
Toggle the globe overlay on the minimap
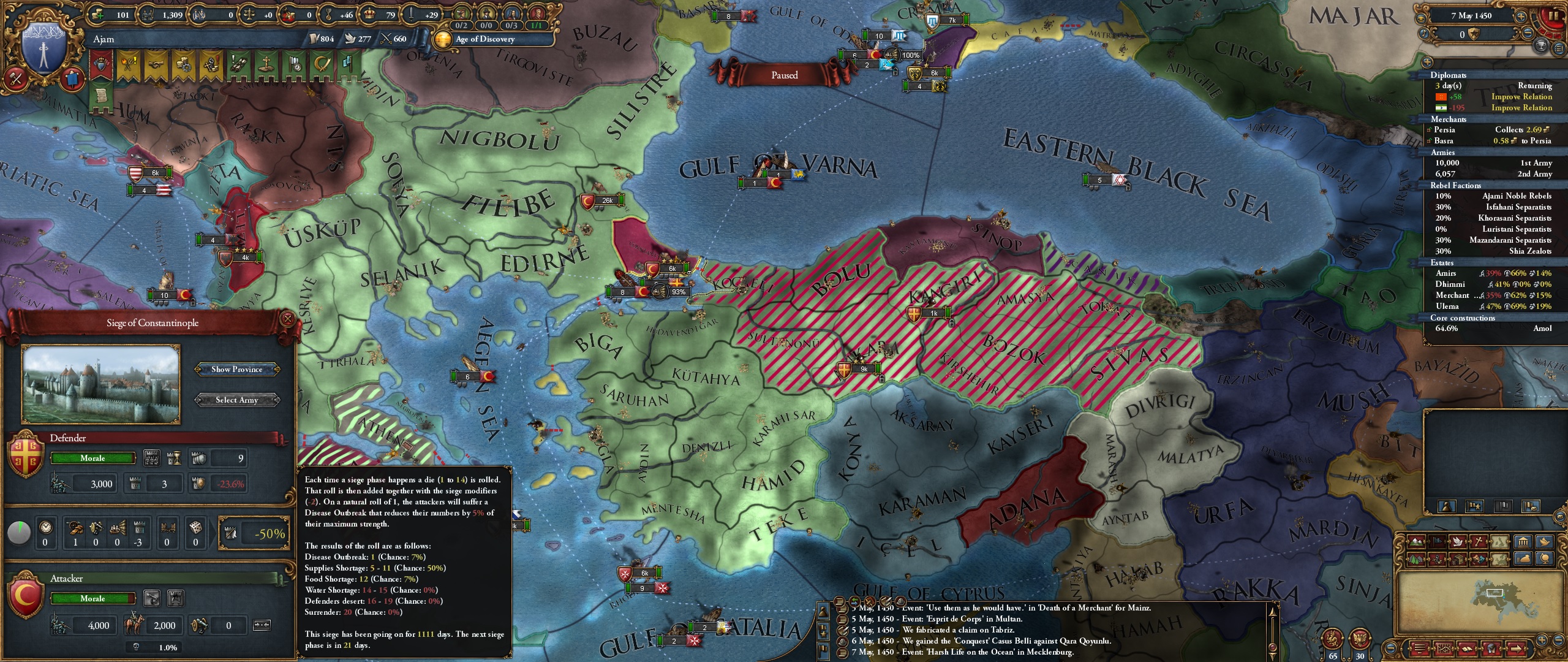click(1545, 559)
